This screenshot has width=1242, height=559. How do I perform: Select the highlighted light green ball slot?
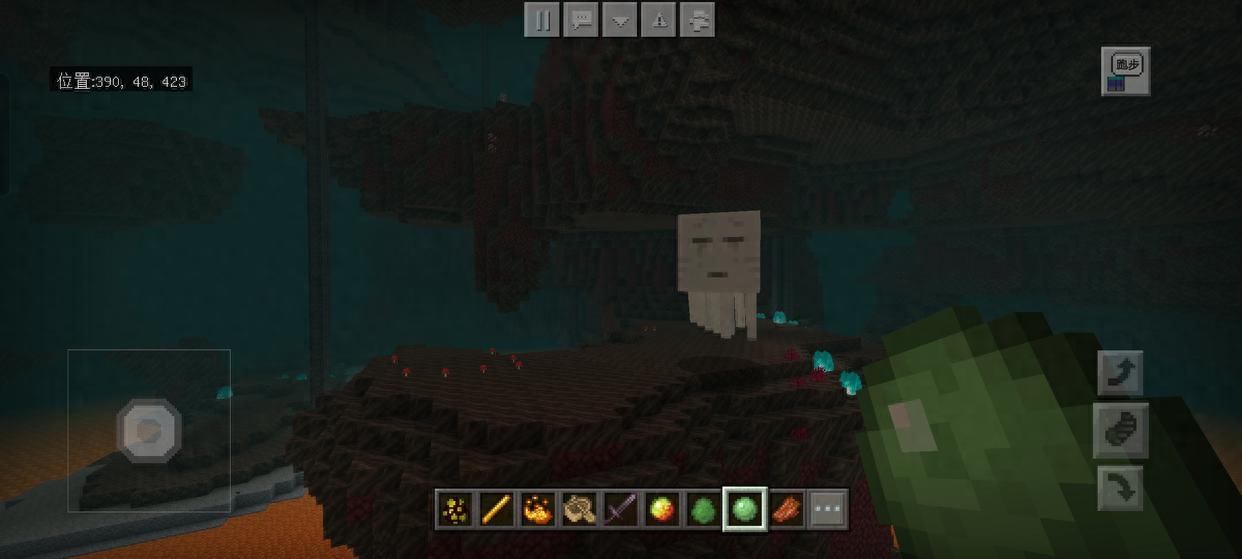click(x=744, y=510)
